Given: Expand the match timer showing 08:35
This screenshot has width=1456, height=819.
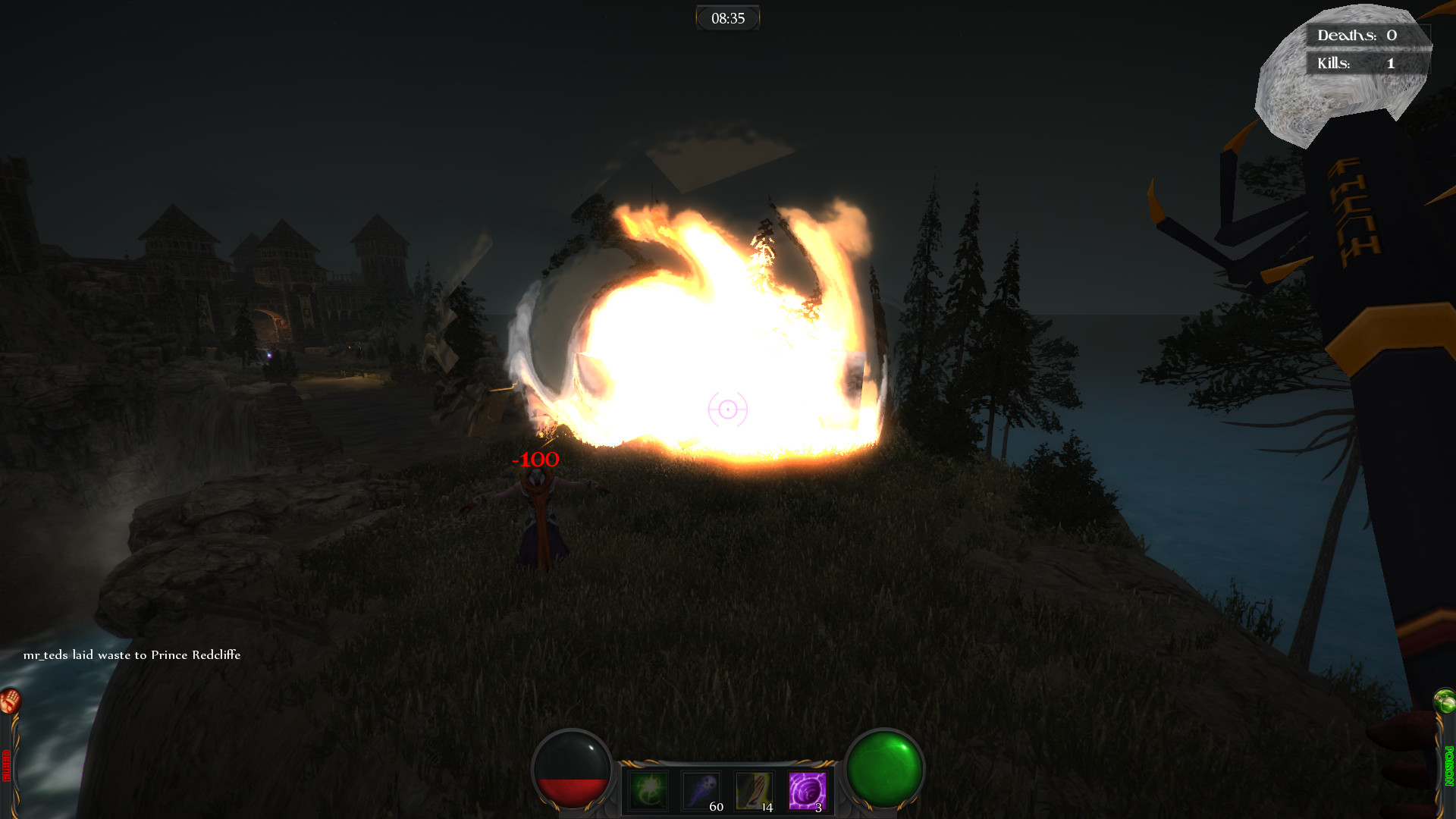Looking at the screenshot, I should point(727,17).
